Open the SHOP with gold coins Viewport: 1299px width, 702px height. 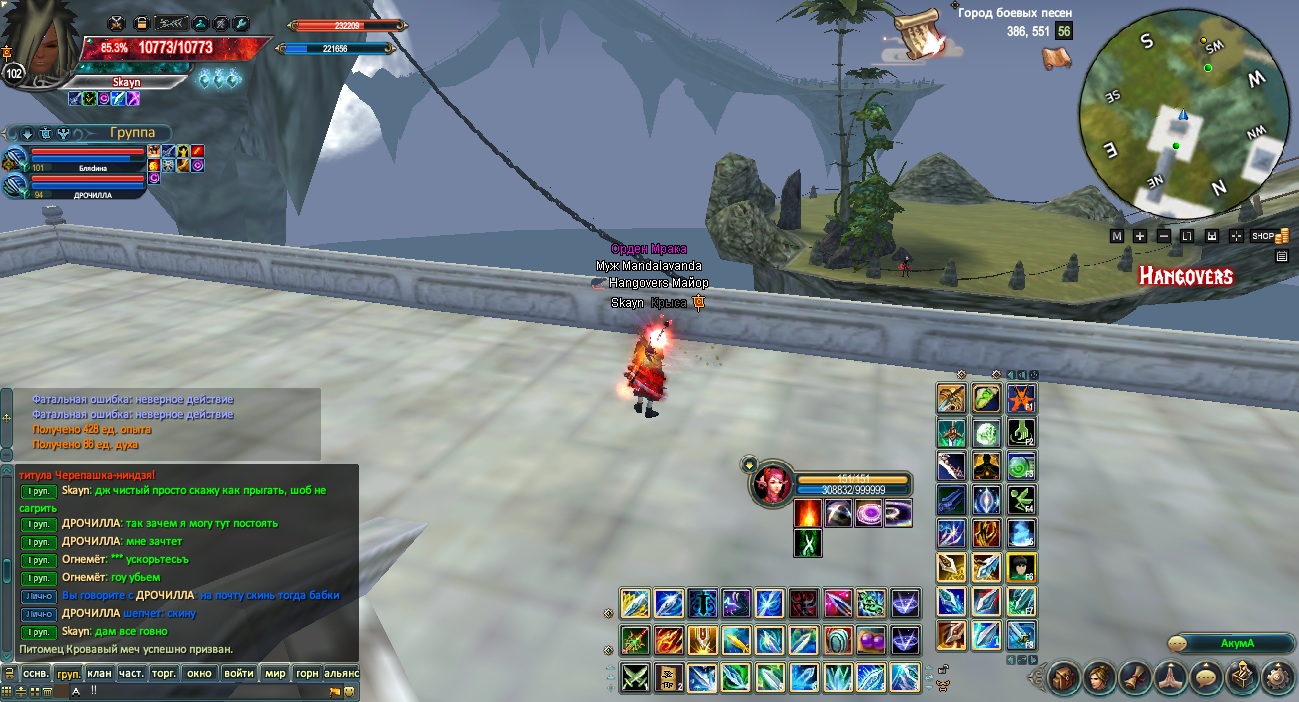[x=1268, y=236]
